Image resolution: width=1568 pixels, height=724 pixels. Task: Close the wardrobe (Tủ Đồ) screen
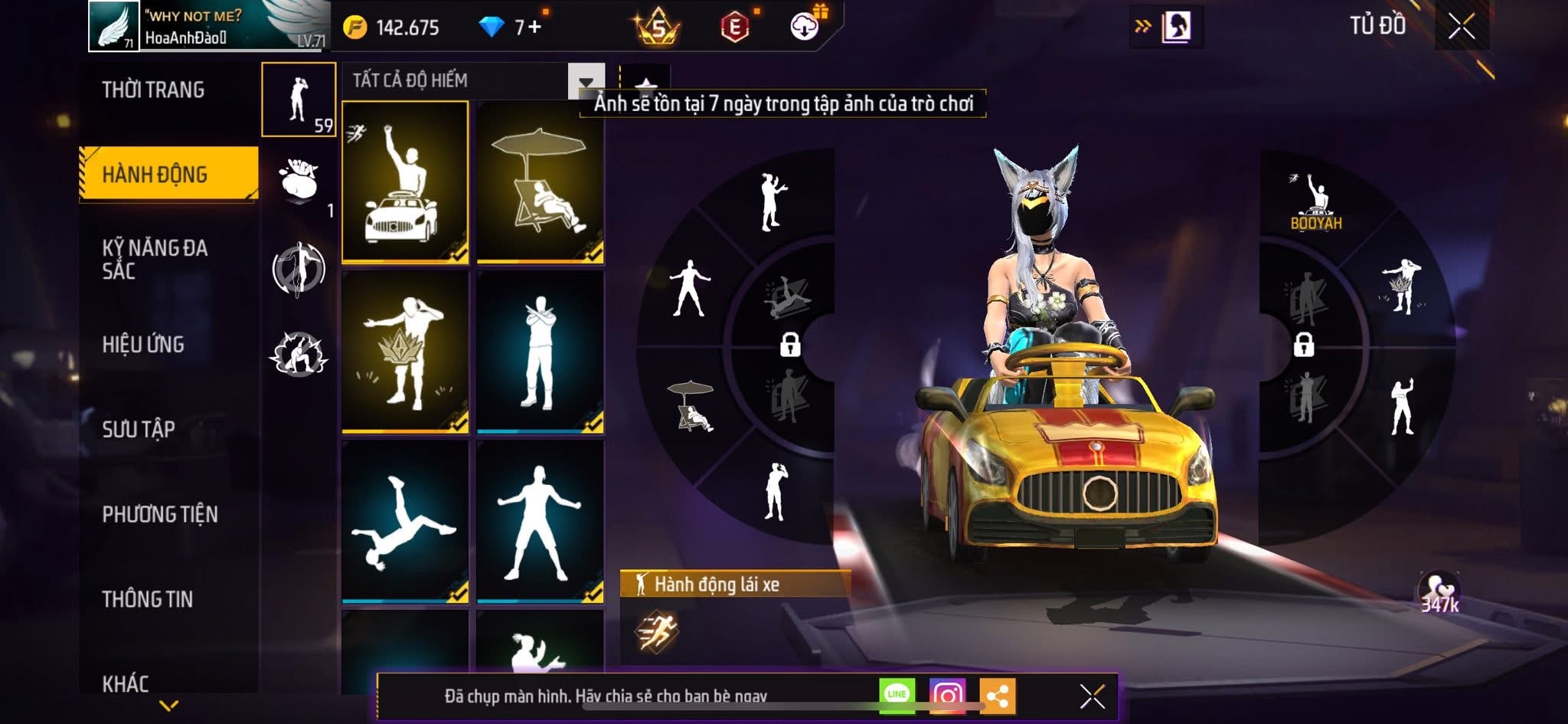coord(1462,28)
